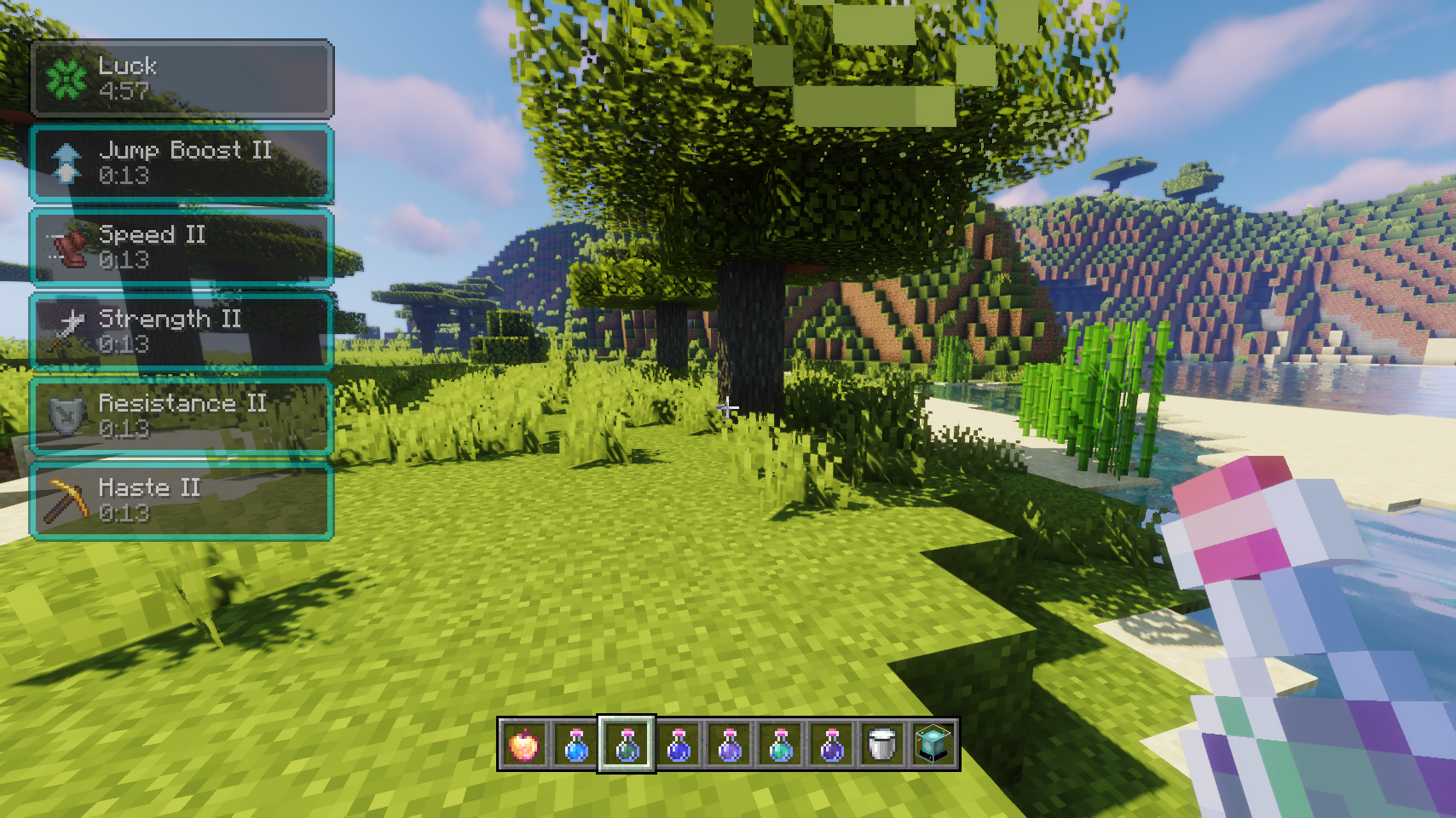Select the golden apple hotbar slot
Image resolution: width=1456 pixels, height=818 pixels.
tap(524, 745)
